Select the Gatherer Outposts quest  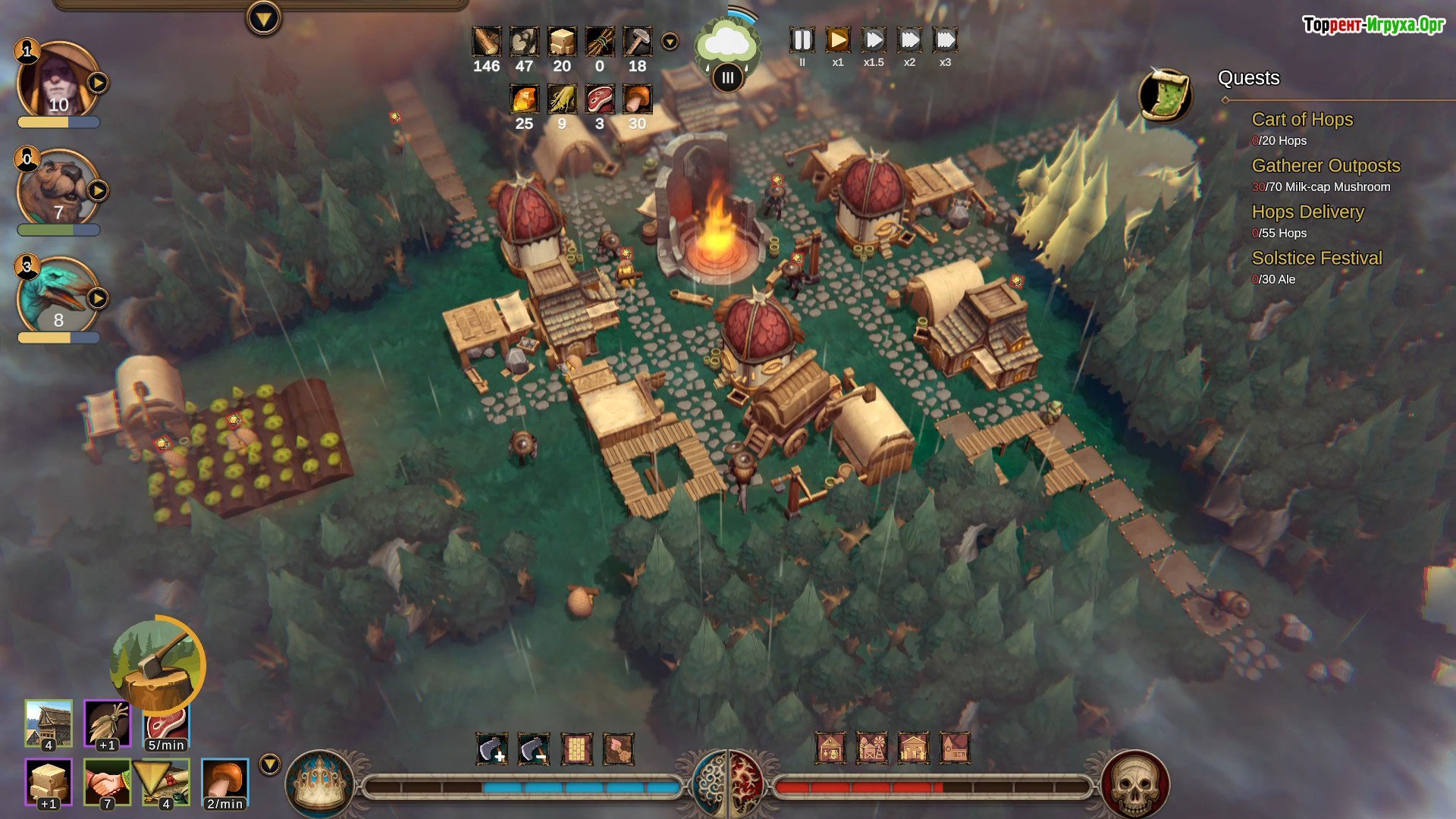pyautogui.click(x=1326, y=166)
